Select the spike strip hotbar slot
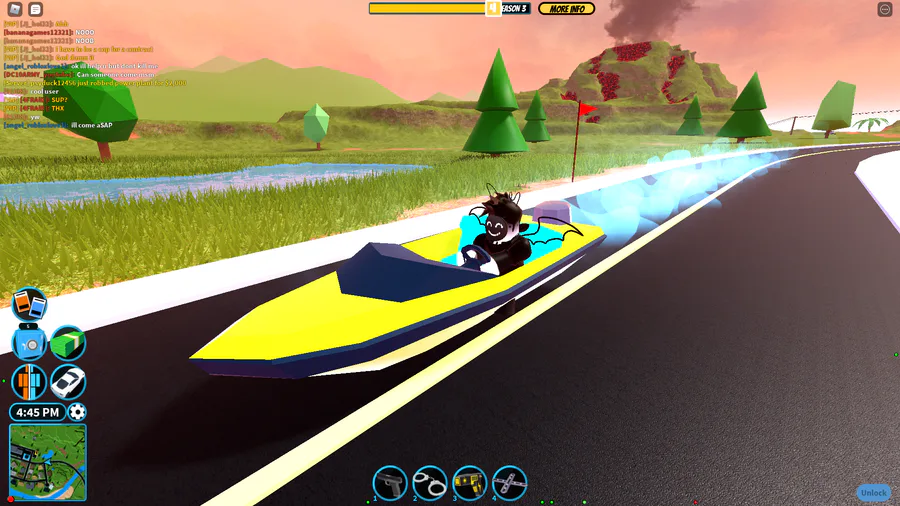Image resolution: width=900 pixels, height=506 pixels. (x=510, y=483)
